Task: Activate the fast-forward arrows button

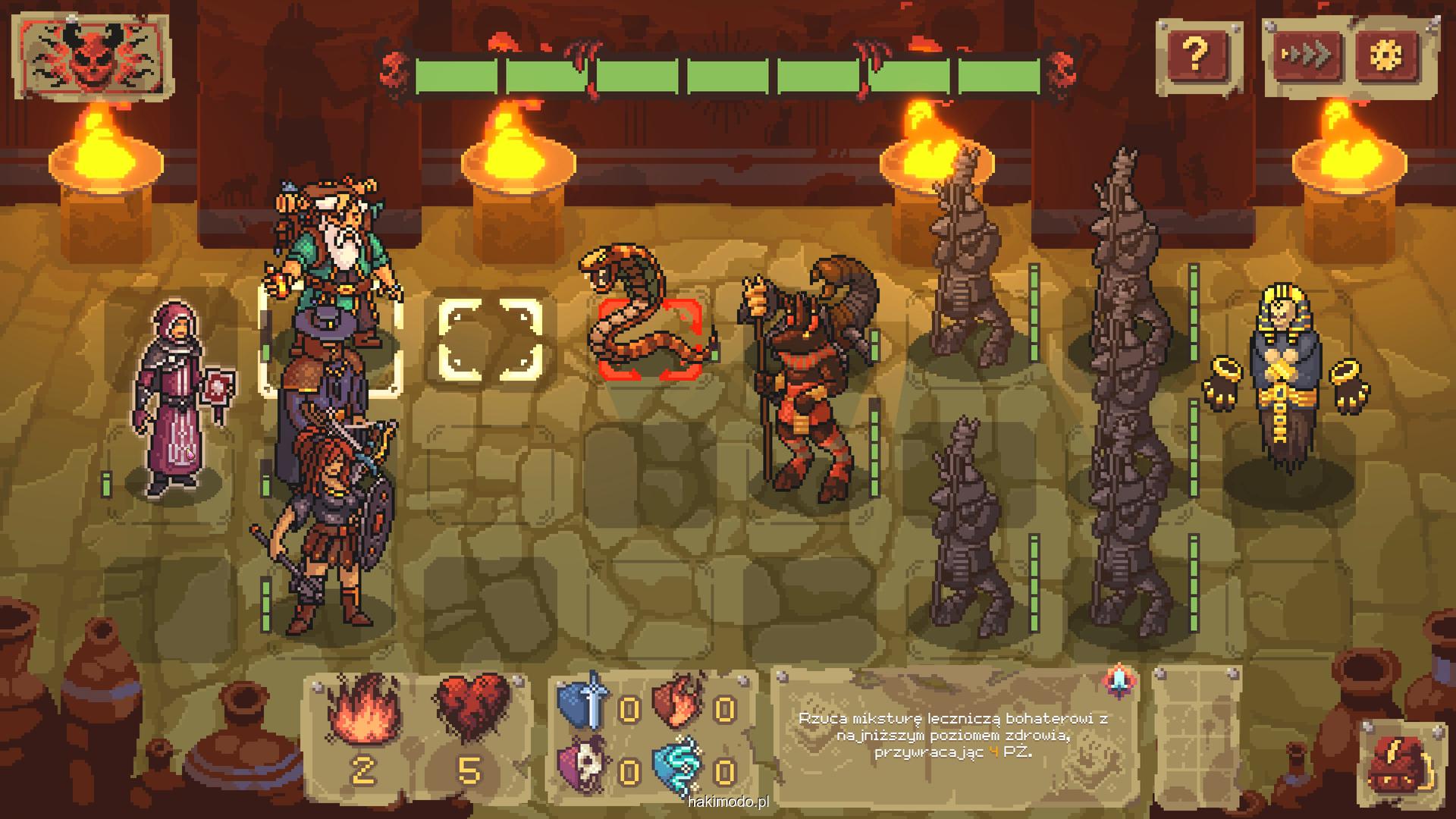Action: pos(1306,55)
